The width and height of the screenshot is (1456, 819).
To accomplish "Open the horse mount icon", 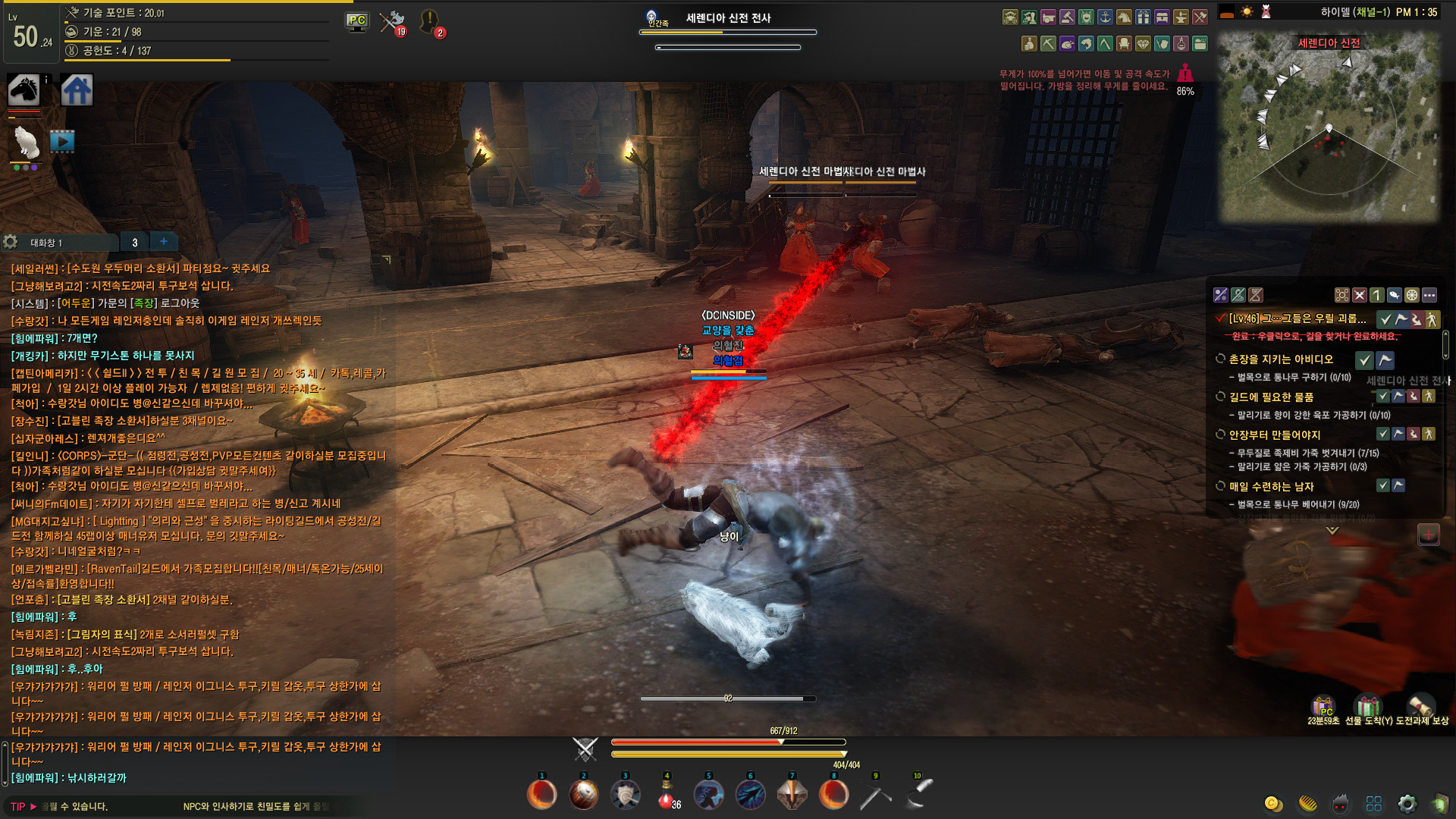I will 24,90.
